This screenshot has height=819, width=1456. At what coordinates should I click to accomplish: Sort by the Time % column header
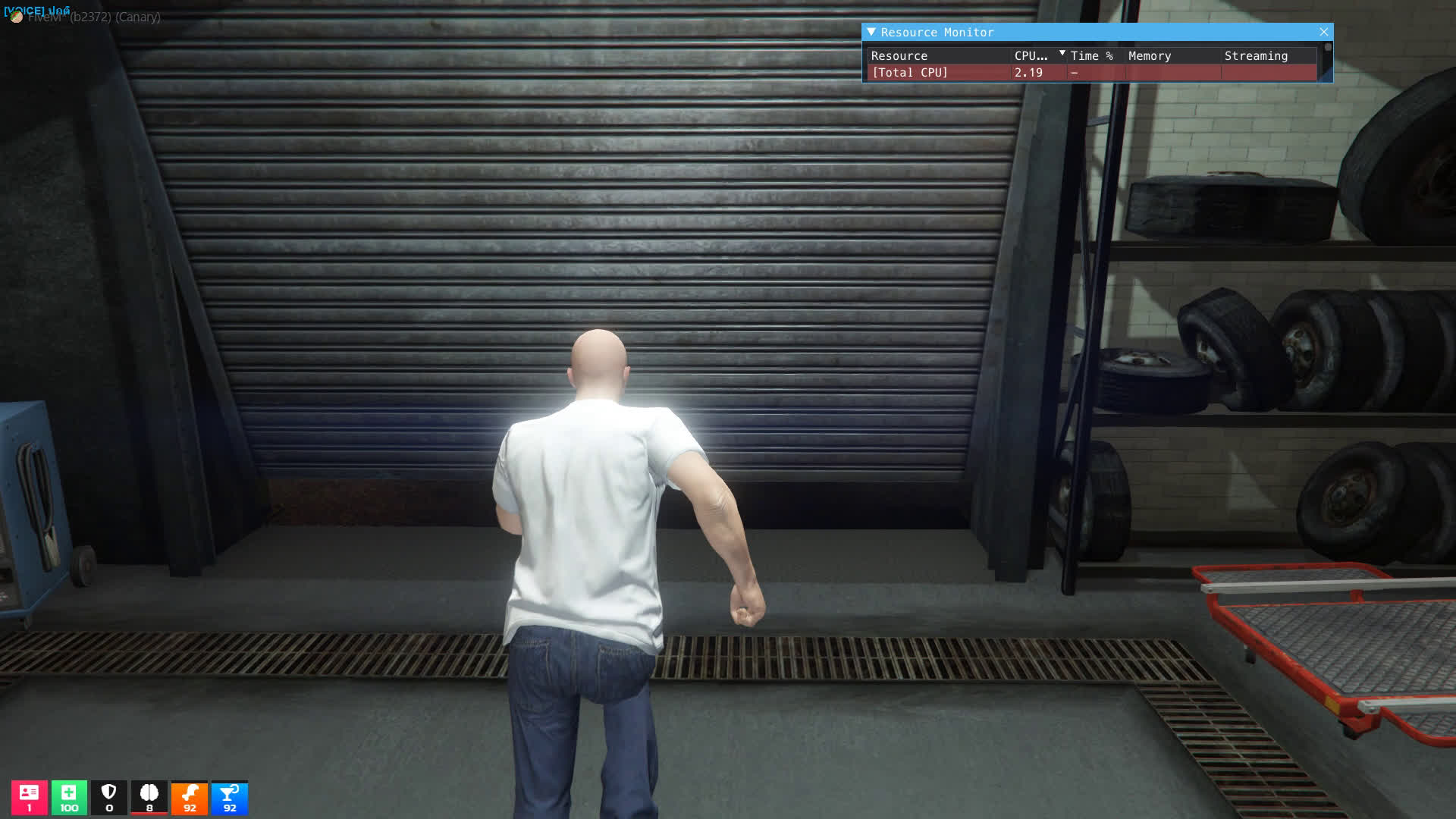click(1091, 56)
